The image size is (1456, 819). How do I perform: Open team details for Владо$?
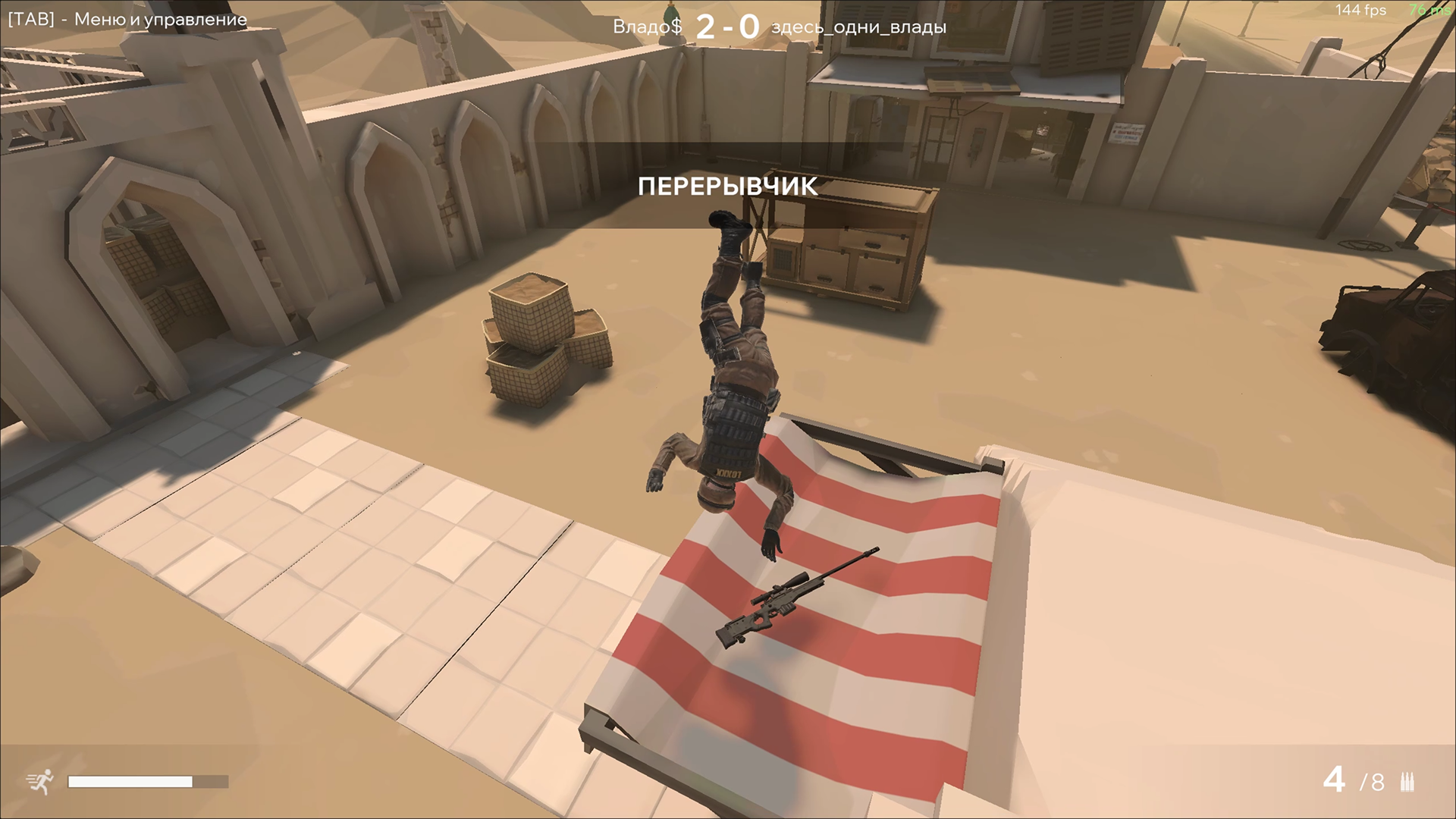tap(646, 26)
